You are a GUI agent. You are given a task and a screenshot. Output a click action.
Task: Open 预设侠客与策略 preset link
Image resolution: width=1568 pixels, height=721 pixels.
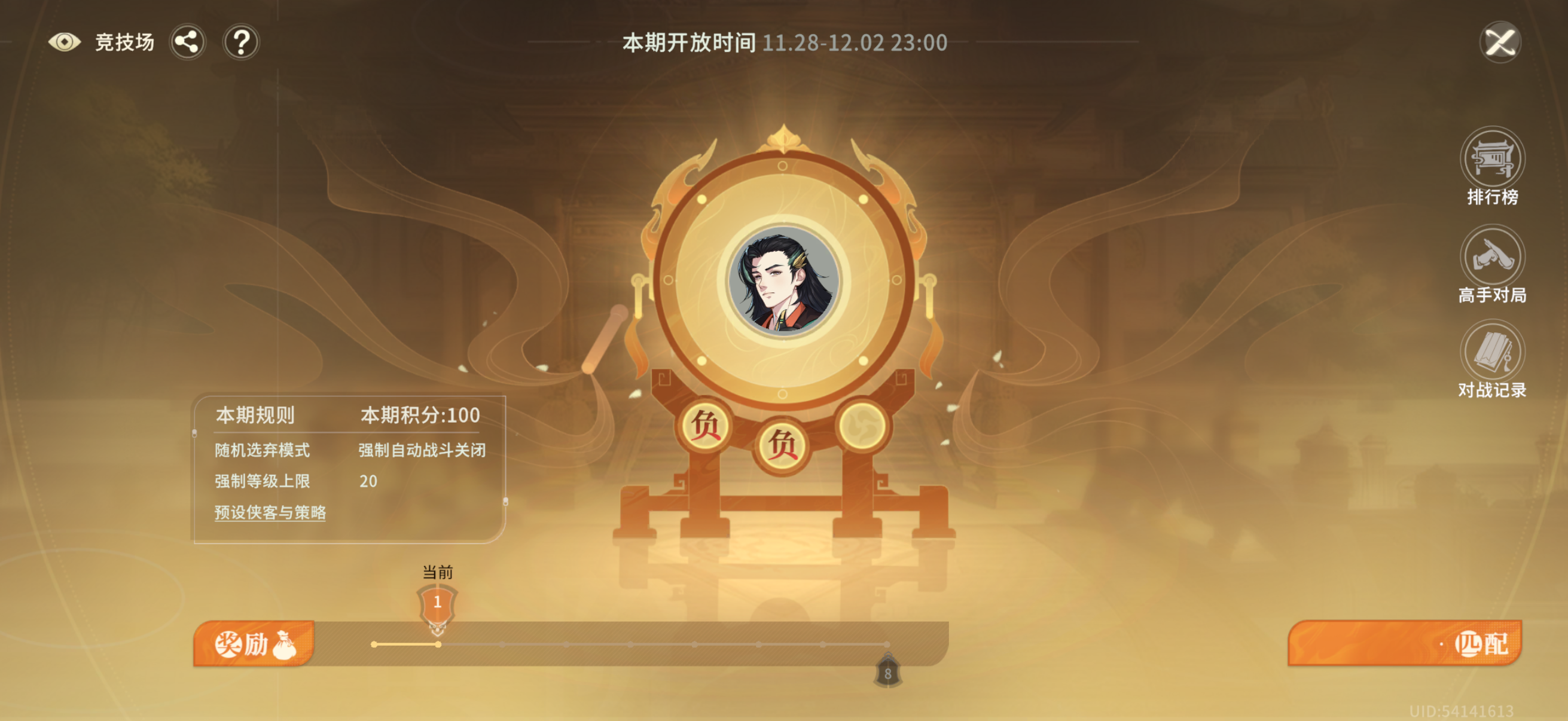tap(270, 514)
